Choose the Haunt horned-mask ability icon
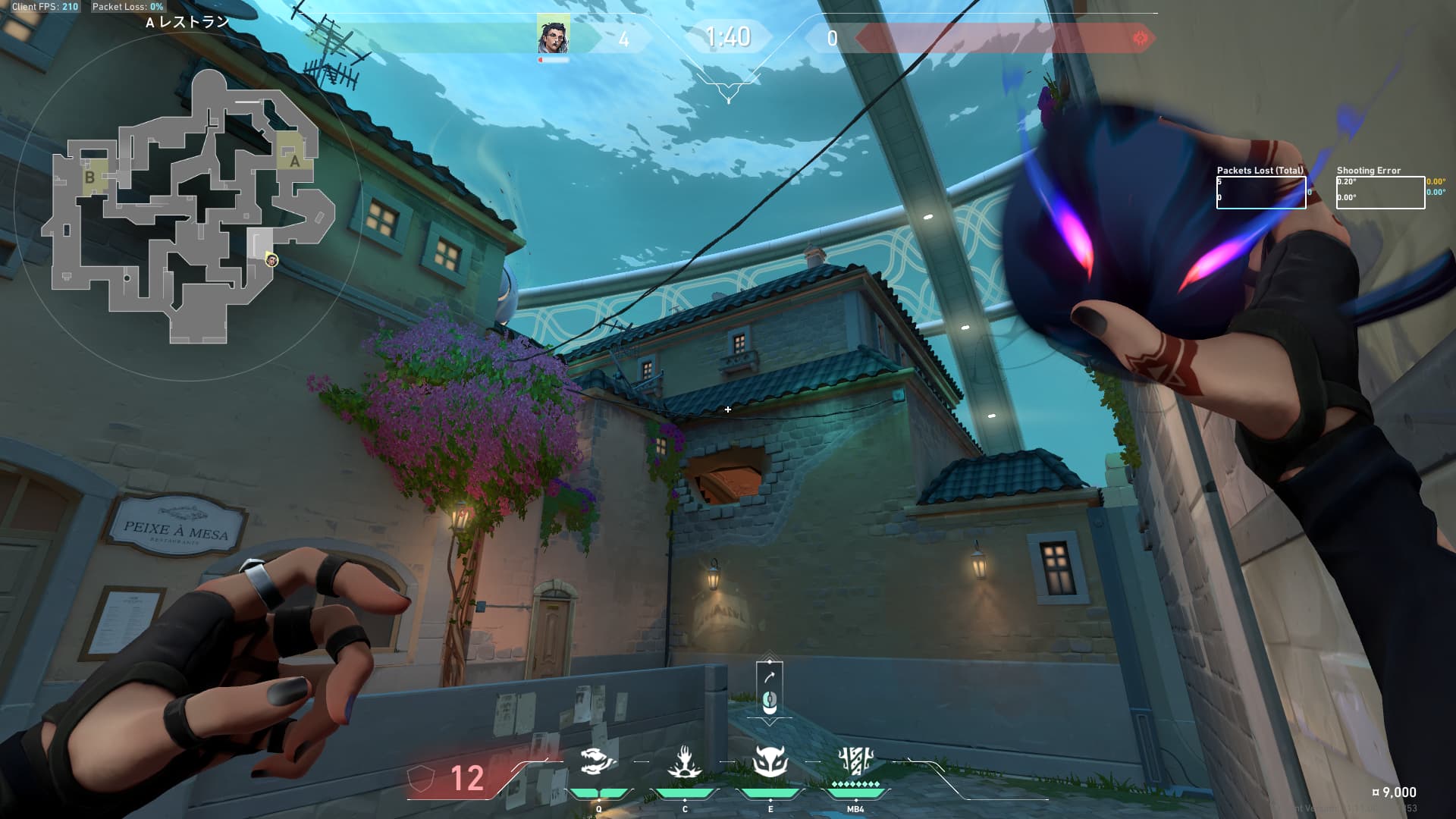1456x819 pixels. (770, 761)
